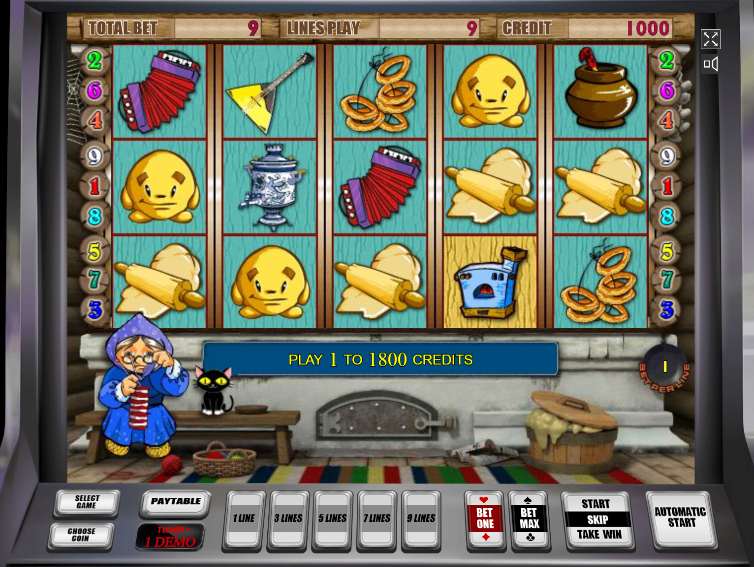Select the 1 Line bet button
Screen dimensions: 754x567
244,519
